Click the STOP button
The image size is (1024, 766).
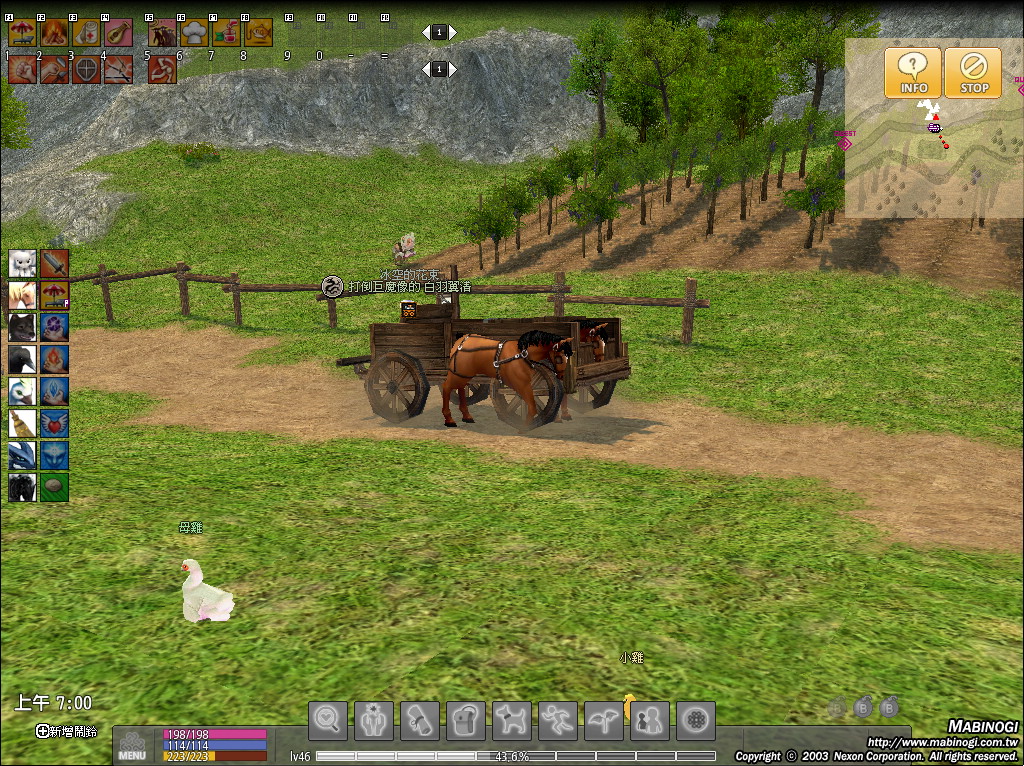pos(973,73)
